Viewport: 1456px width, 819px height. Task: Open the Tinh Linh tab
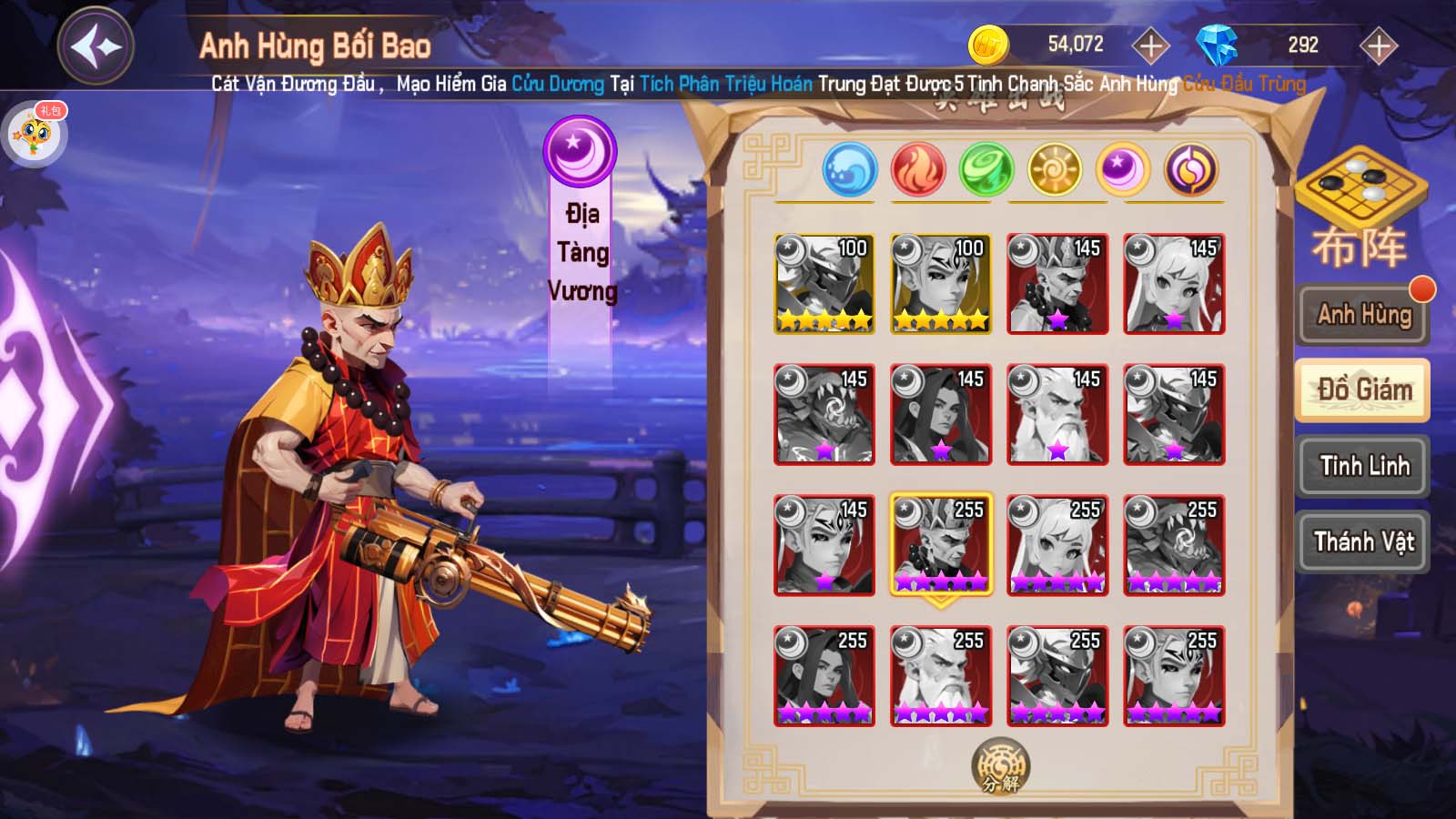click(1363, 466)
